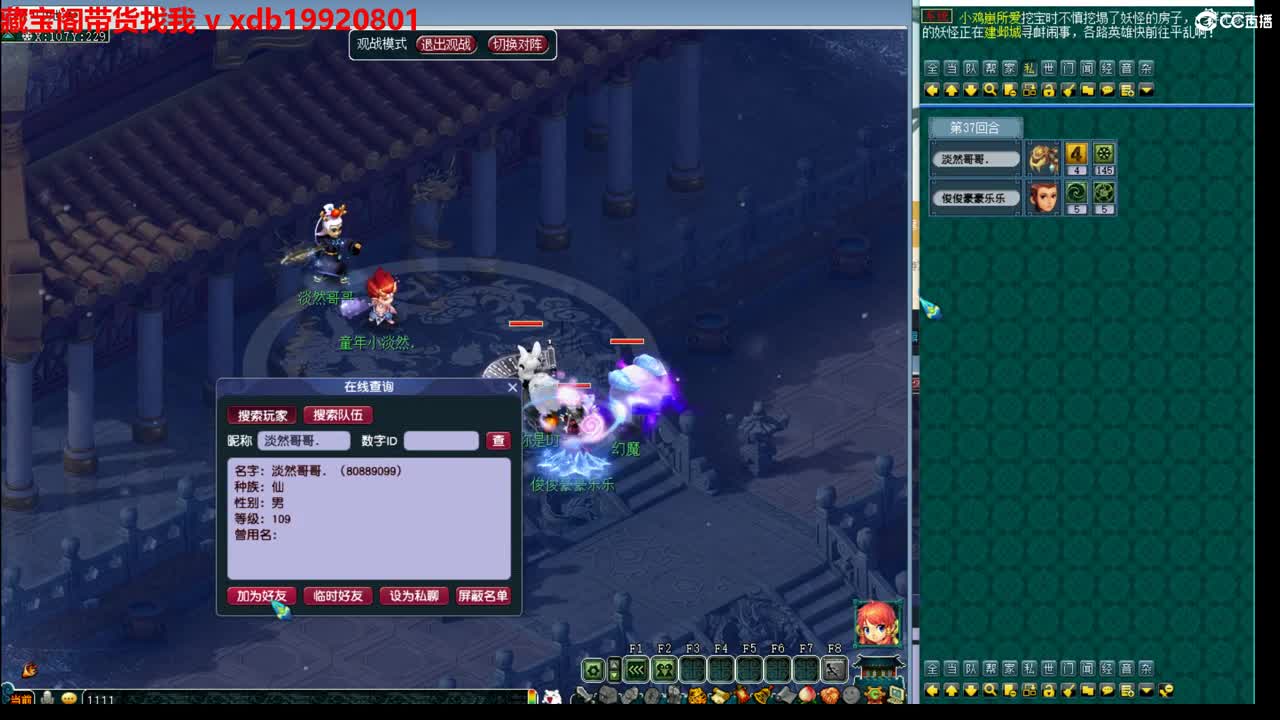The height and width of the screenshot is (720, 1280).
Task: Open the emoji smiley beside the chat input
Action: coord(69,699)
